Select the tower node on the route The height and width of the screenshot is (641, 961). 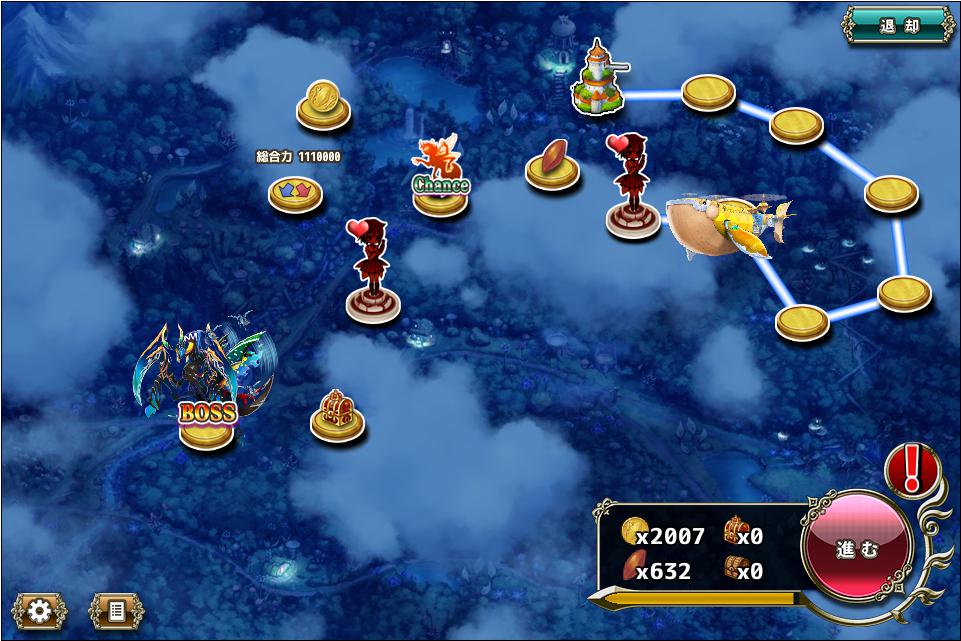pos(597,81)
